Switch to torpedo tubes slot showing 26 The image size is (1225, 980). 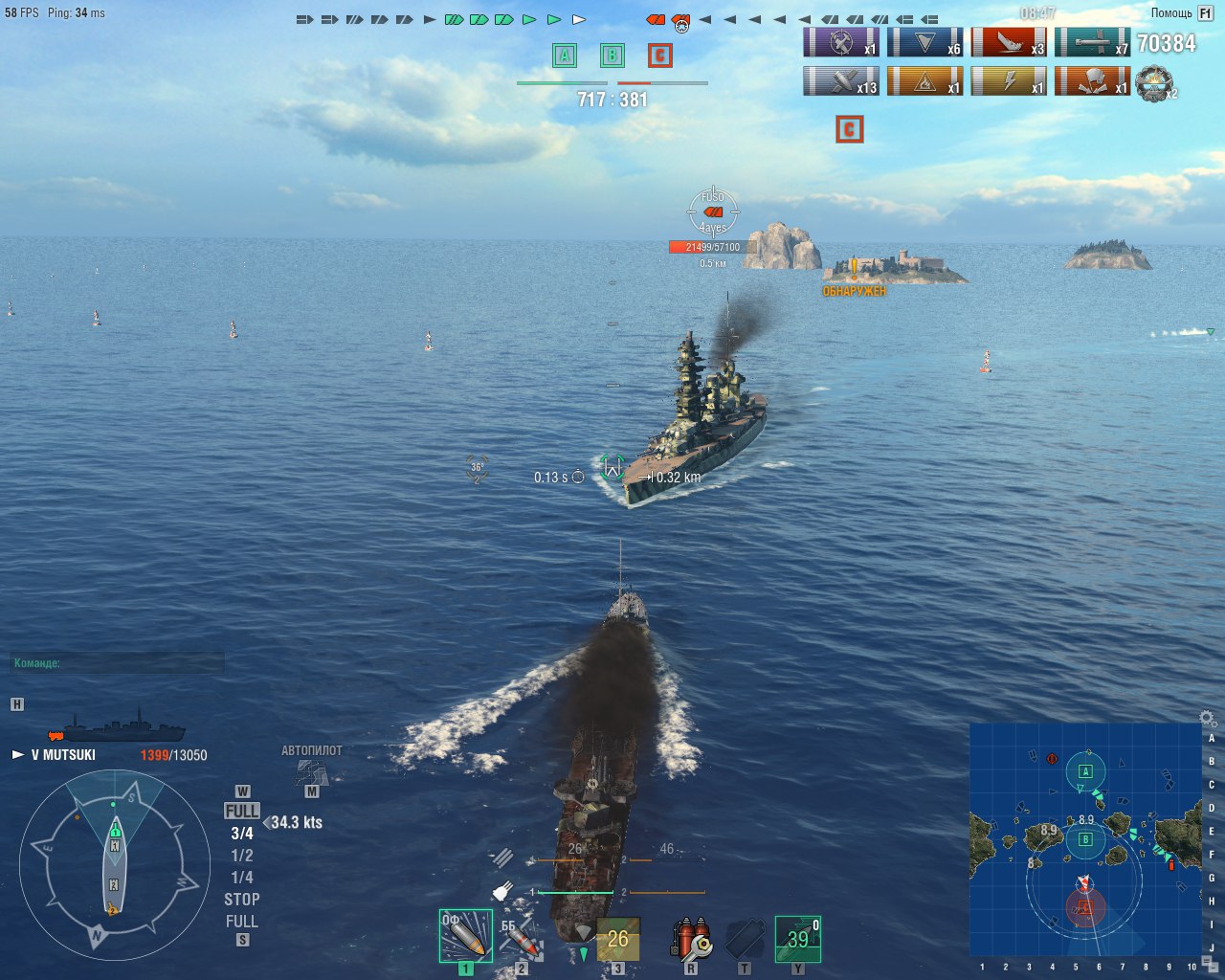(x=617, y=939)
